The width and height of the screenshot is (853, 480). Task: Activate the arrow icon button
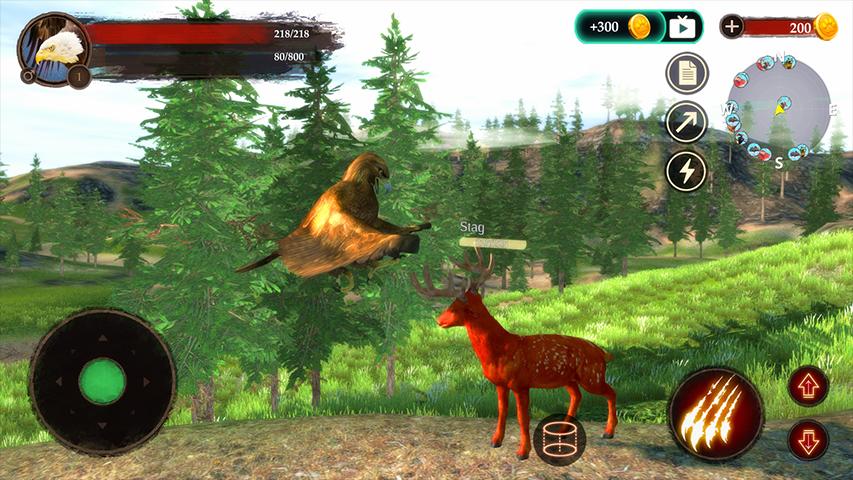(x=687, y=122)
